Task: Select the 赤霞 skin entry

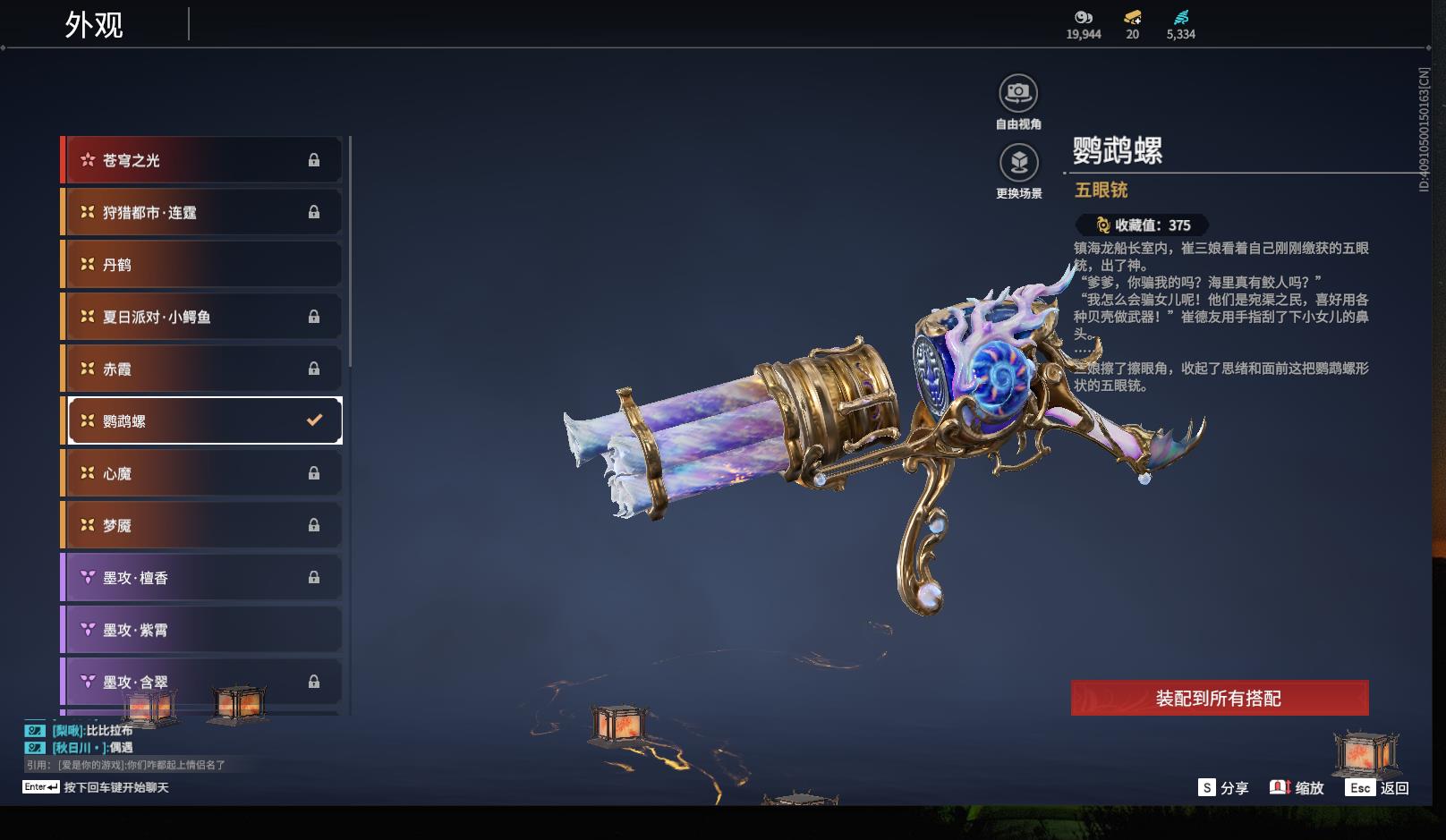Action: coord(202,369)
